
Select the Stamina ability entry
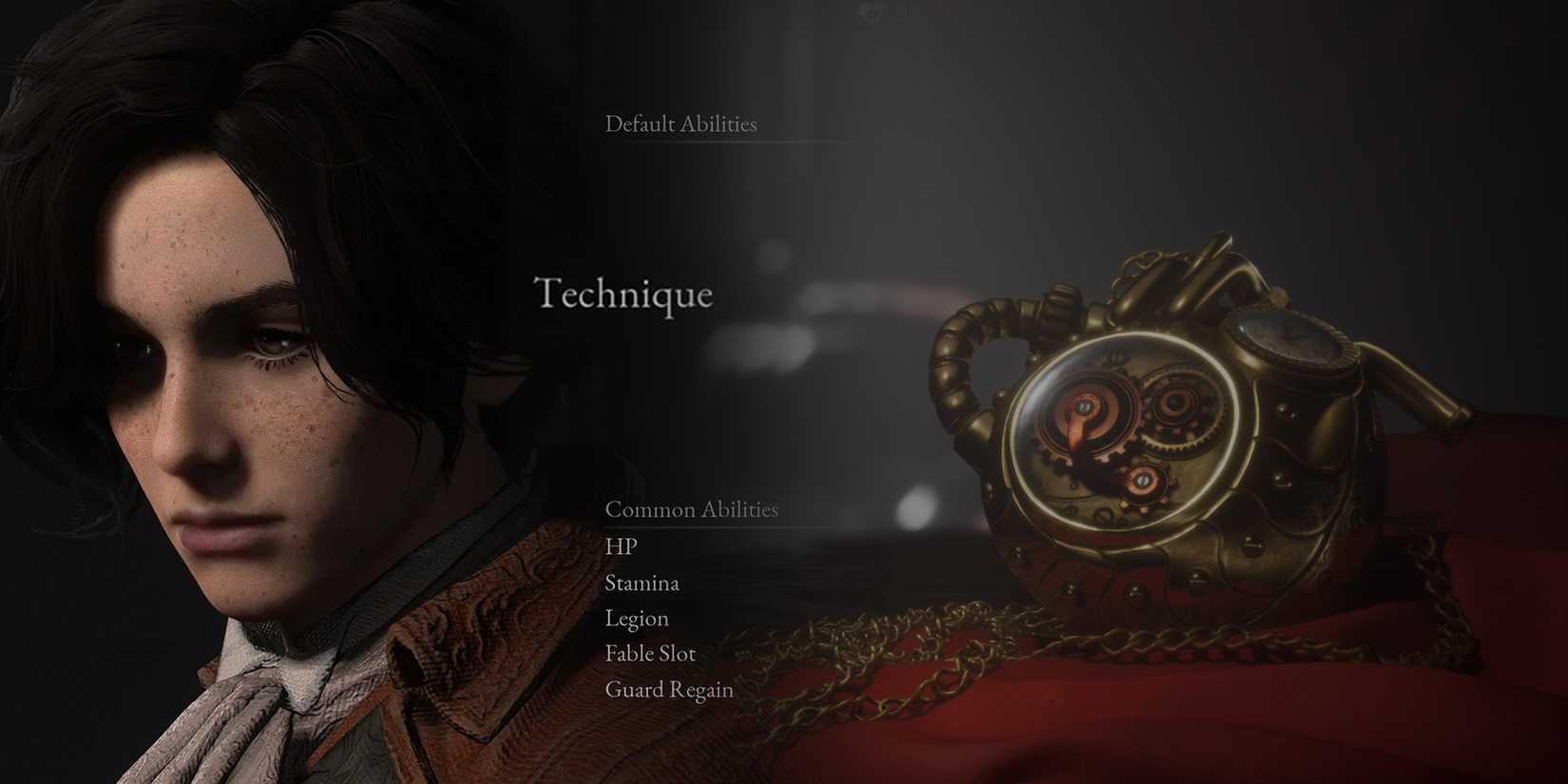pos(642,583)
